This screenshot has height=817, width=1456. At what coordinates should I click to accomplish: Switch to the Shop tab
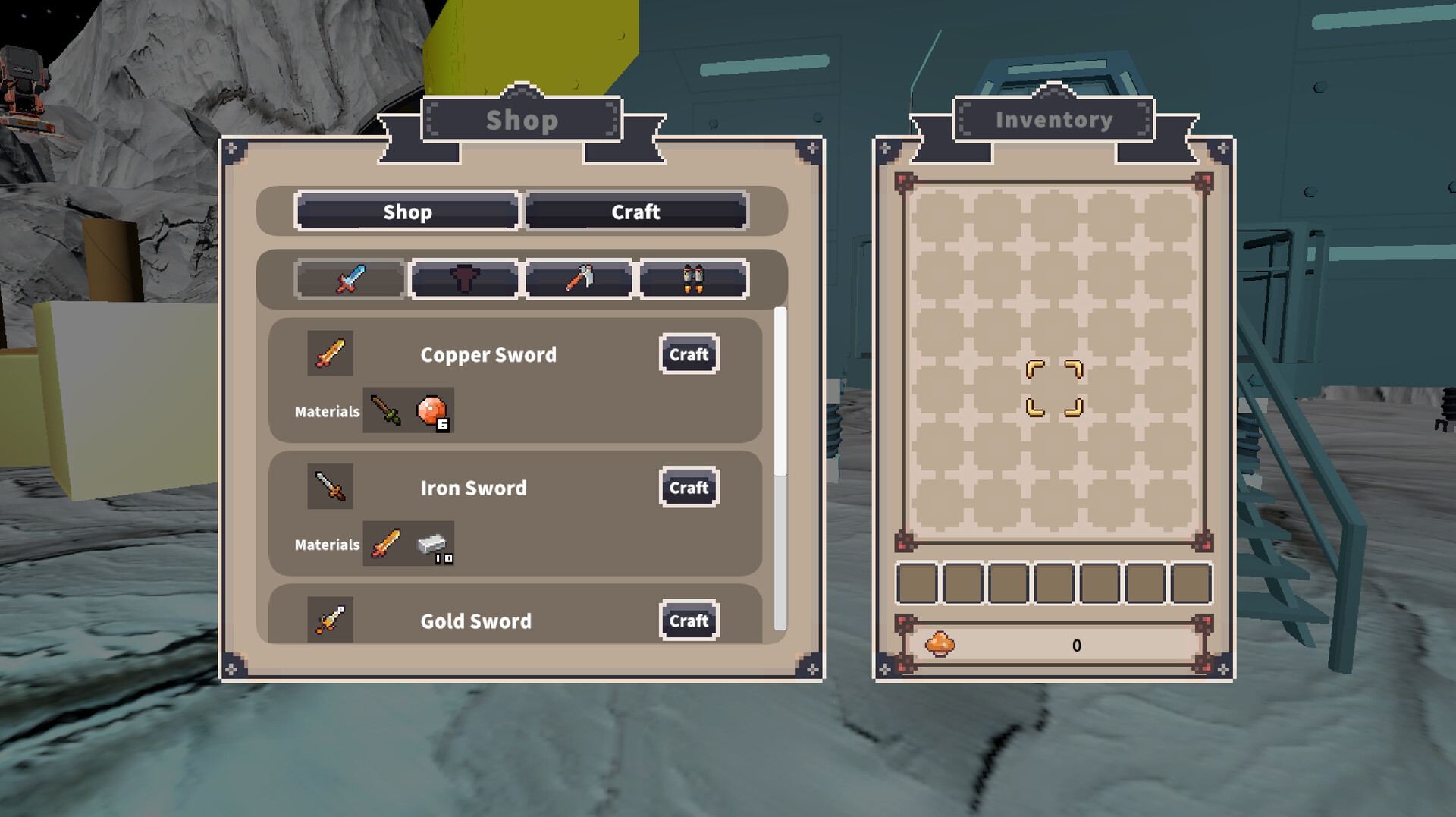click(x=406, y=212)
